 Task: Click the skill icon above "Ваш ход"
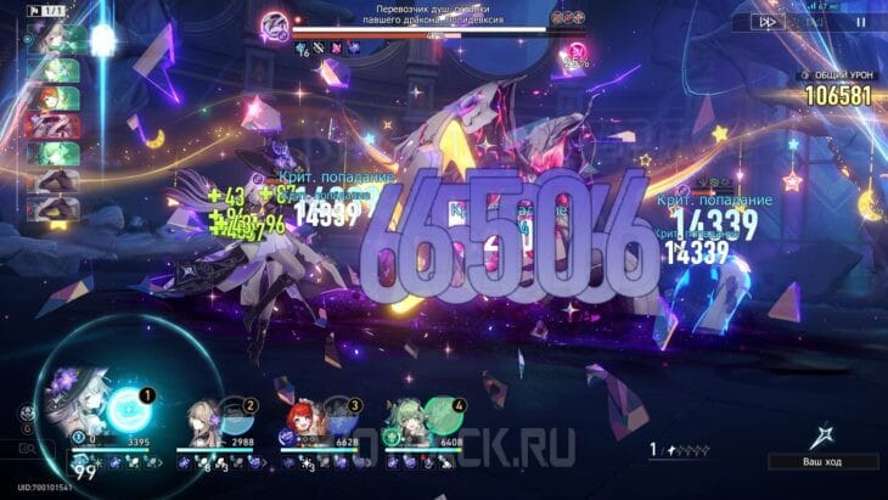826,433
